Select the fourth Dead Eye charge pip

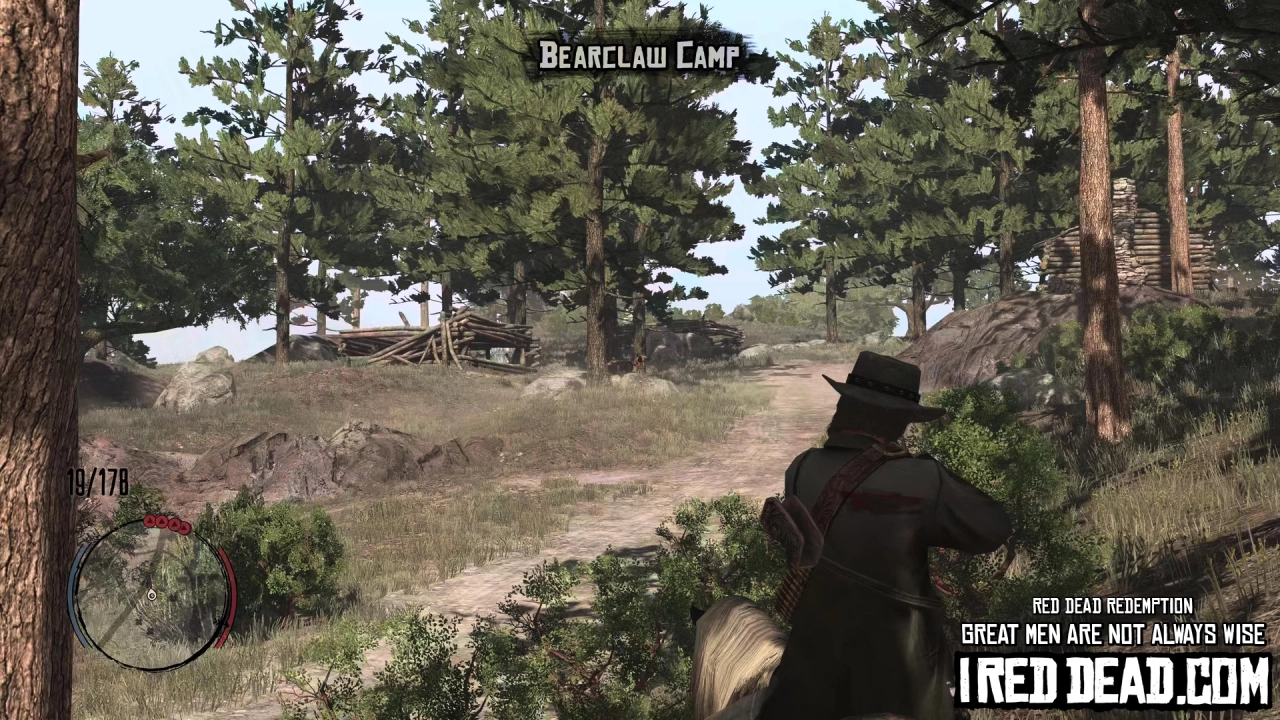(184, 527)
